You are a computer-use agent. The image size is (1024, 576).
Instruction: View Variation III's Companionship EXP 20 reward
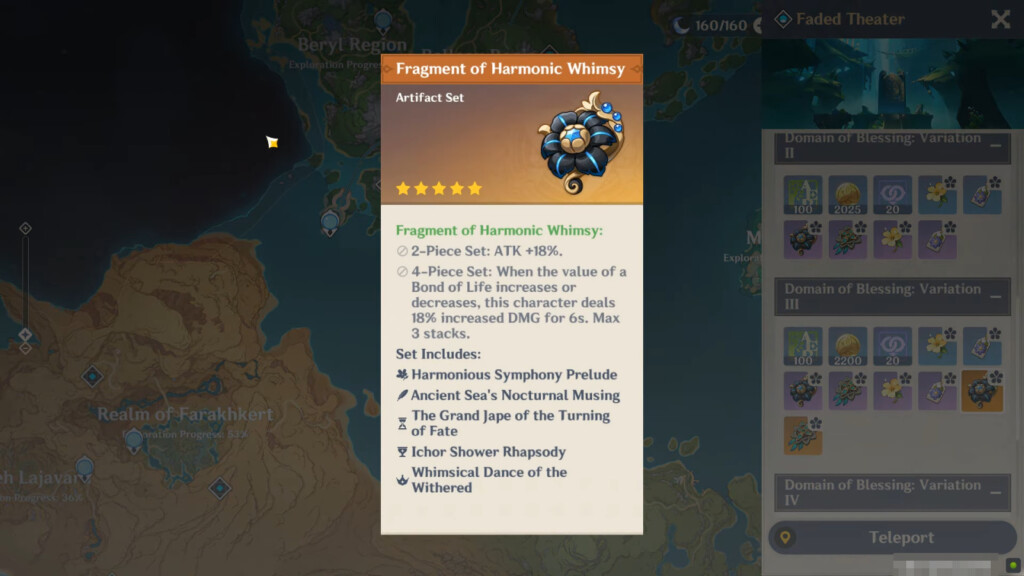[x=893, y=346]
